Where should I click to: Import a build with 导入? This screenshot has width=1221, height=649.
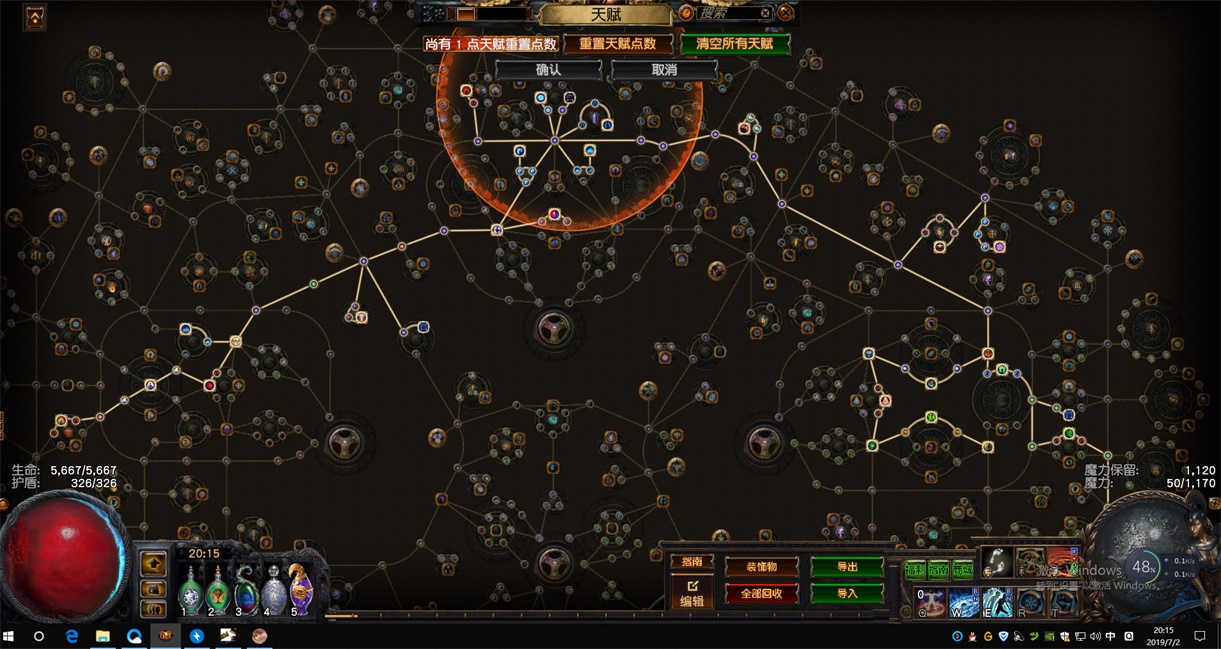pyautogui.click(x=847, y=593)
